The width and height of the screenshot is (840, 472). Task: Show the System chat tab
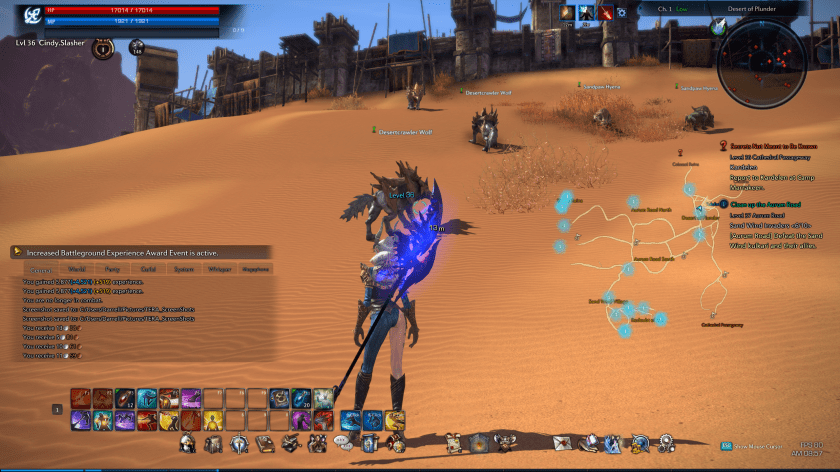tap(183, 269)
